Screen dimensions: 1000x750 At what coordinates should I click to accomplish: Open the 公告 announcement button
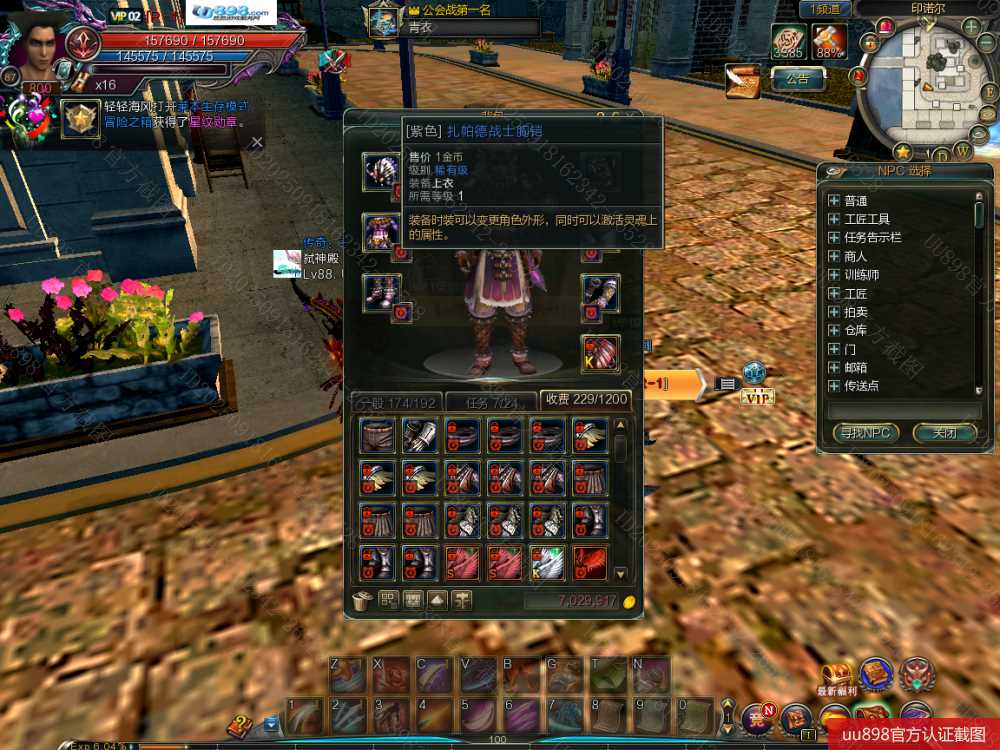click(x=797, y=78)
